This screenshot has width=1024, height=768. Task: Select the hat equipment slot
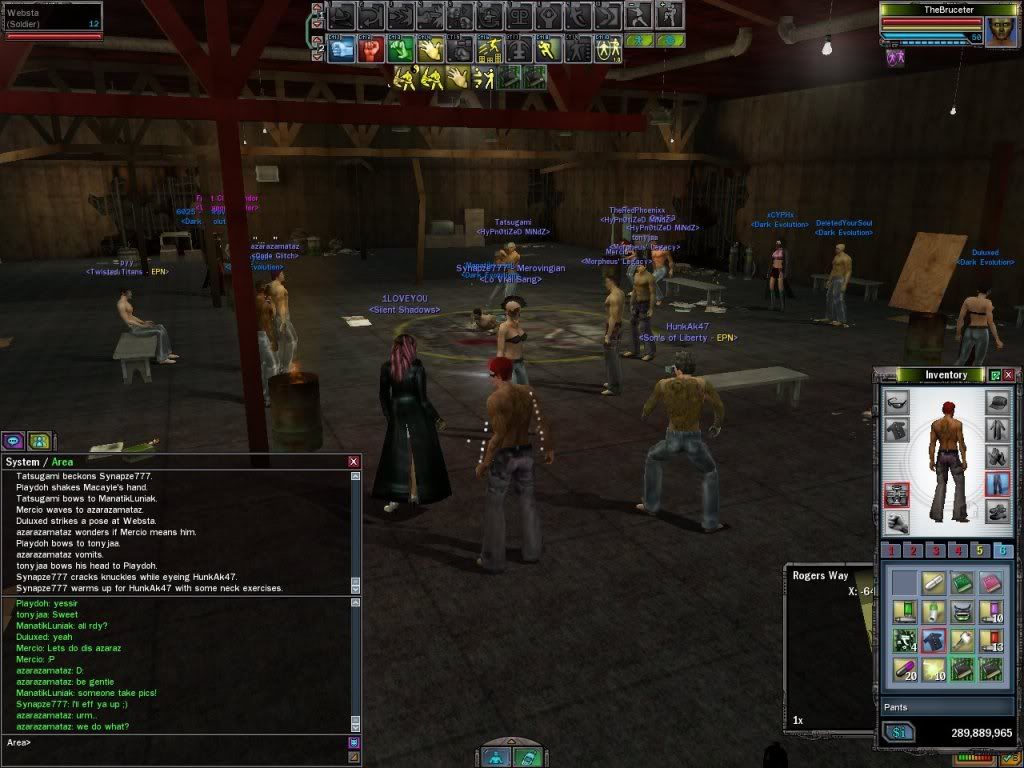click(998, 403)
